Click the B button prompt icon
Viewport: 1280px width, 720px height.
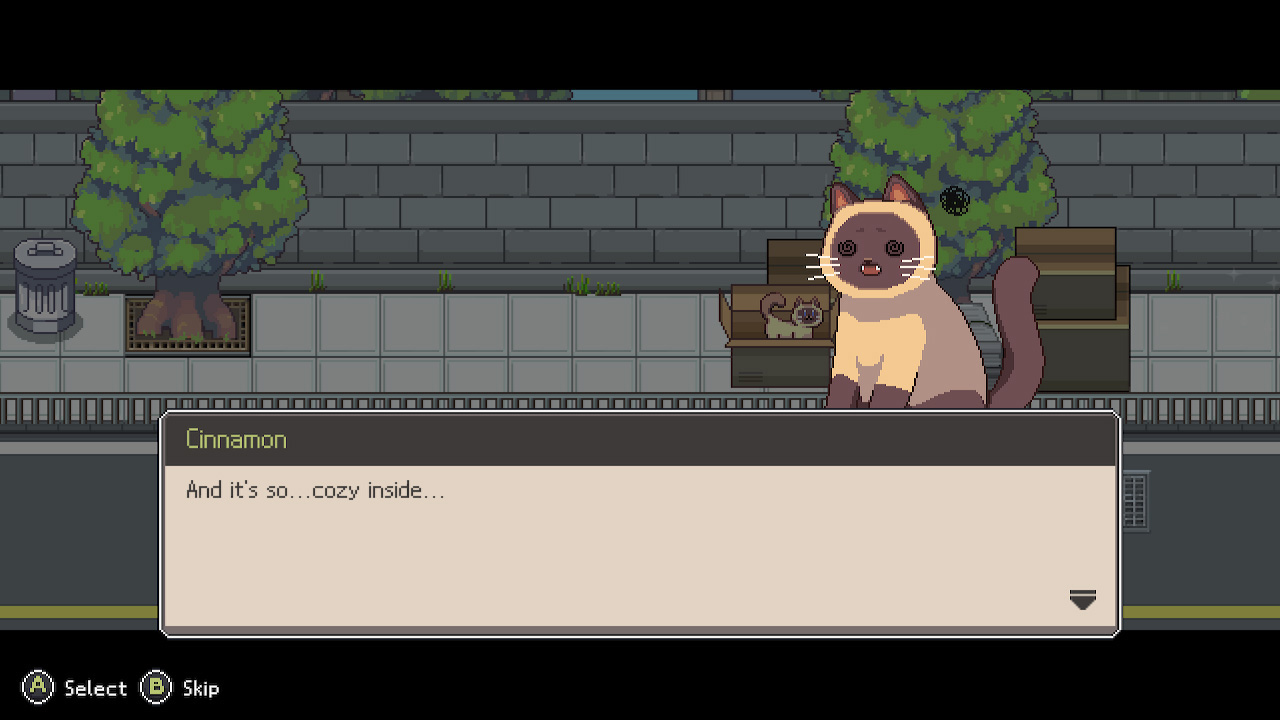point(157,688)
